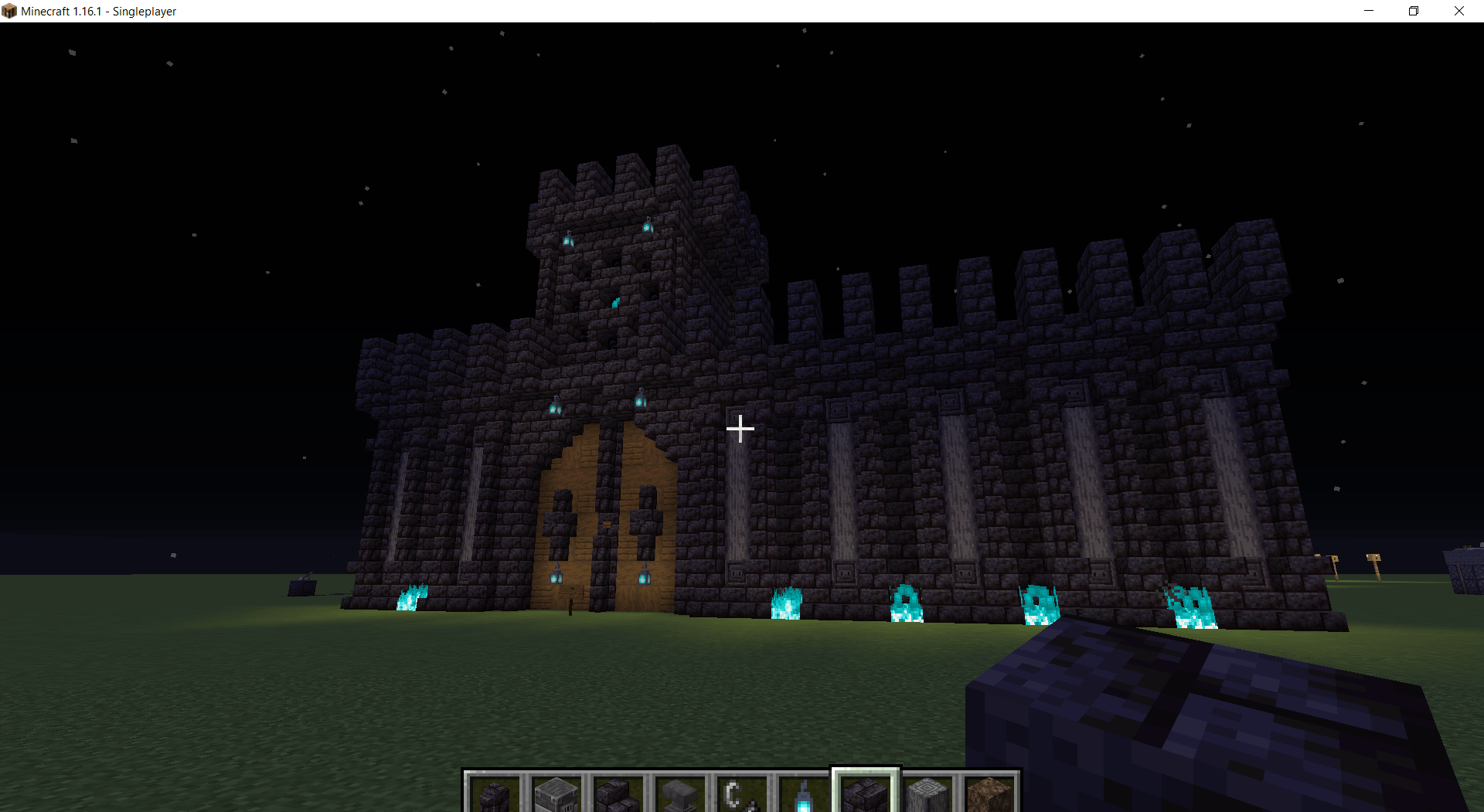The height and width of the screenshot is (812, 1484).
Task: Select the blackstone wall in hotbar slot one
Action: click(x=495, y=792)
